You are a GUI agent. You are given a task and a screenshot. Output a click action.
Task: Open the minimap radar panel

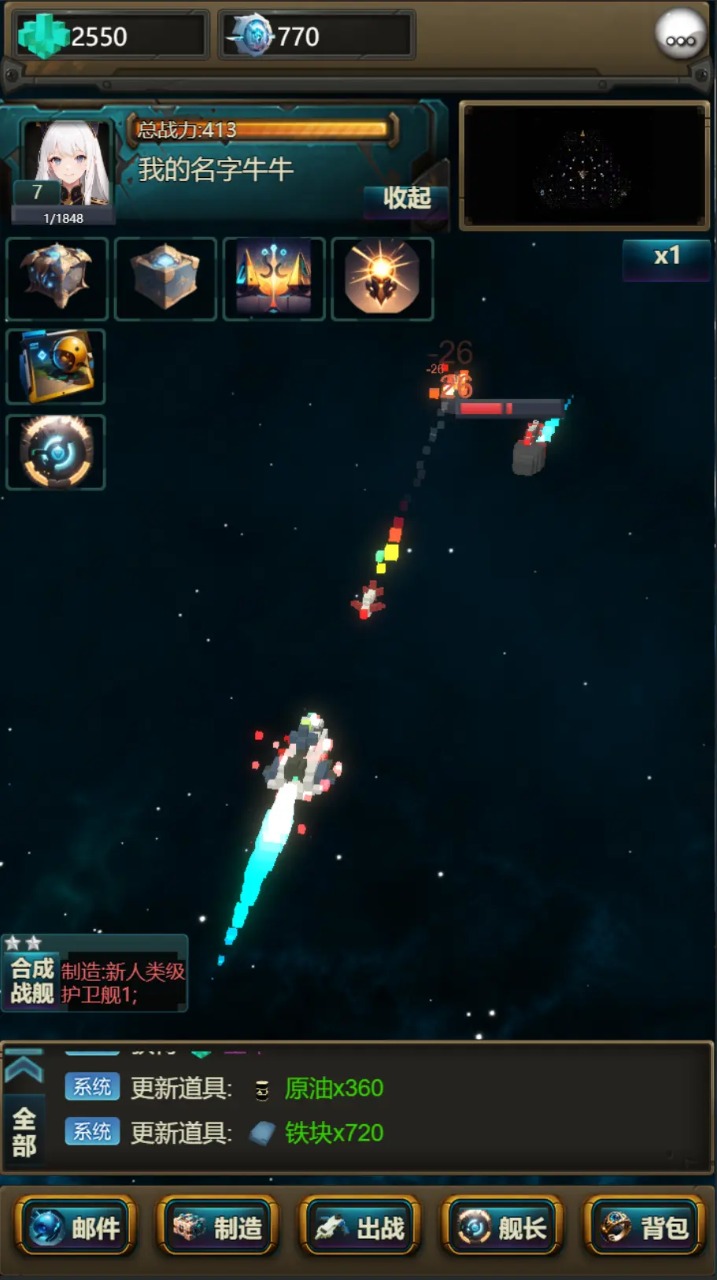point(584,166)
